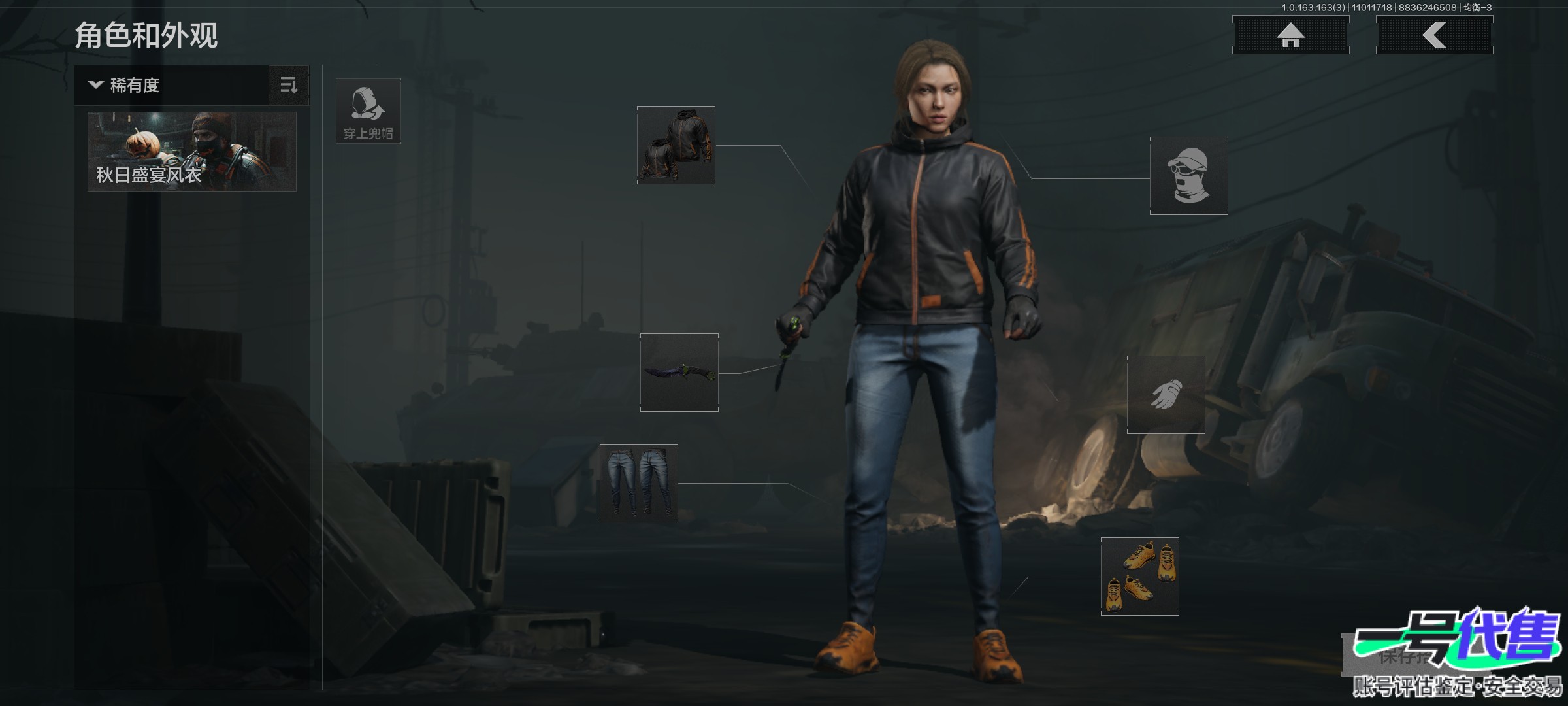Click the back arrow button

[x=1434, y=35]
